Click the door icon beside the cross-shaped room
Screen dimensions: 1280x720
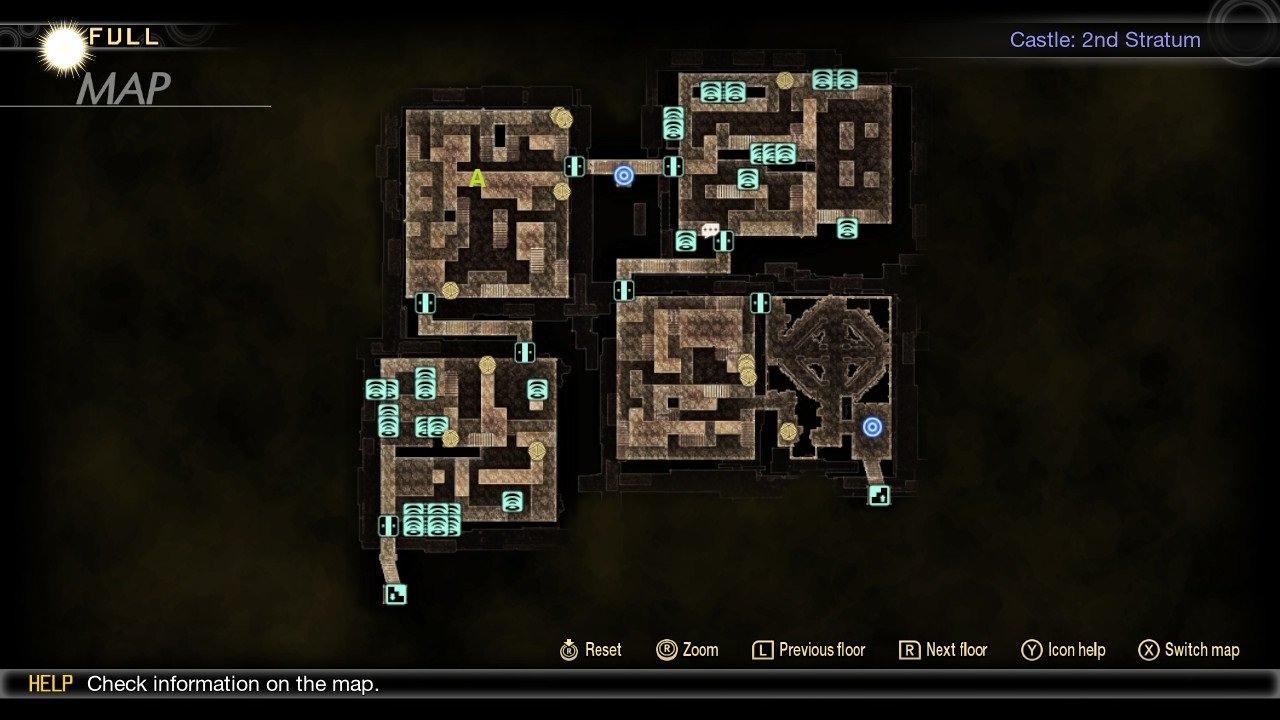click(x=760, y=305)
